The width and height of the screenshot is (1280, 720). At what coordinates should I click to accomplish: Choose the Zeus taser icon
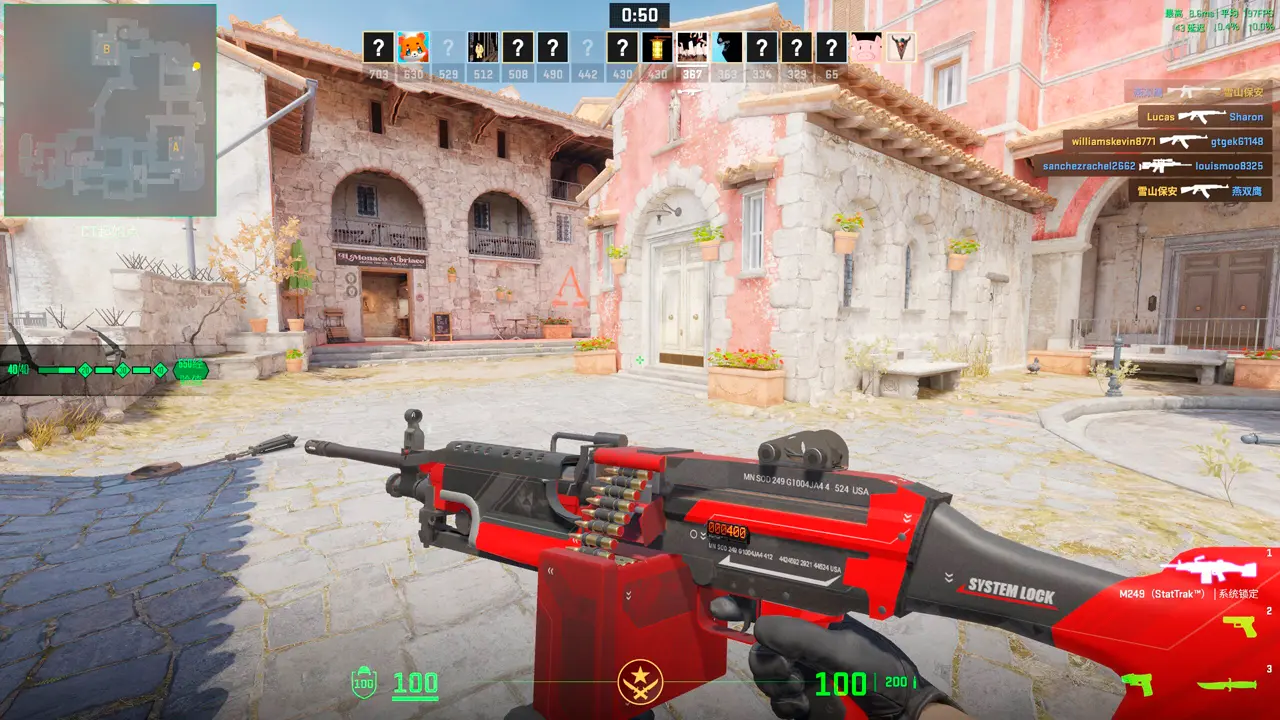pos(1137,684)
